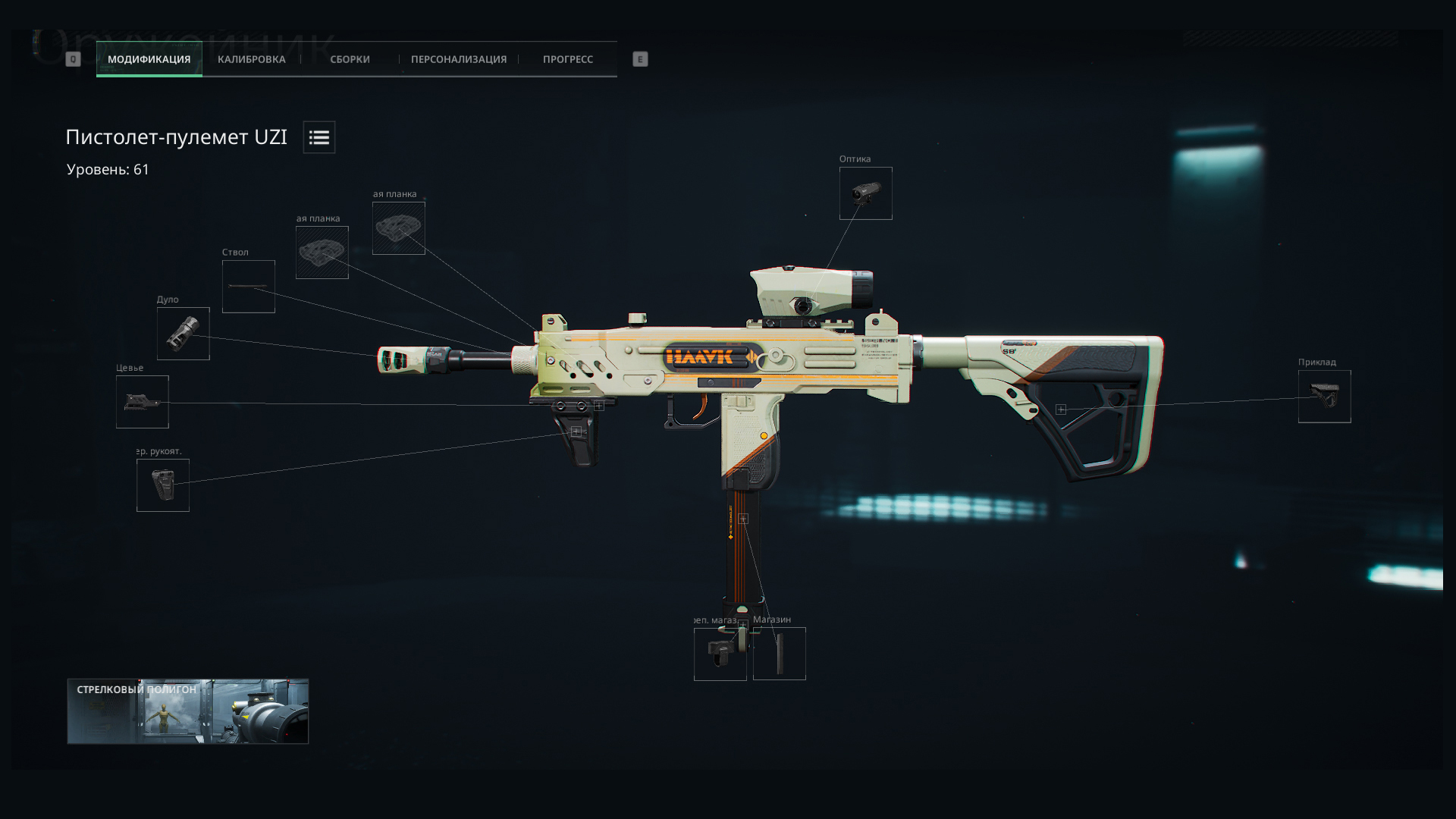The height and width of the screenshot is (819, 1456).
Task: Open the Сборки tab
Action: (x=350, y=59)
